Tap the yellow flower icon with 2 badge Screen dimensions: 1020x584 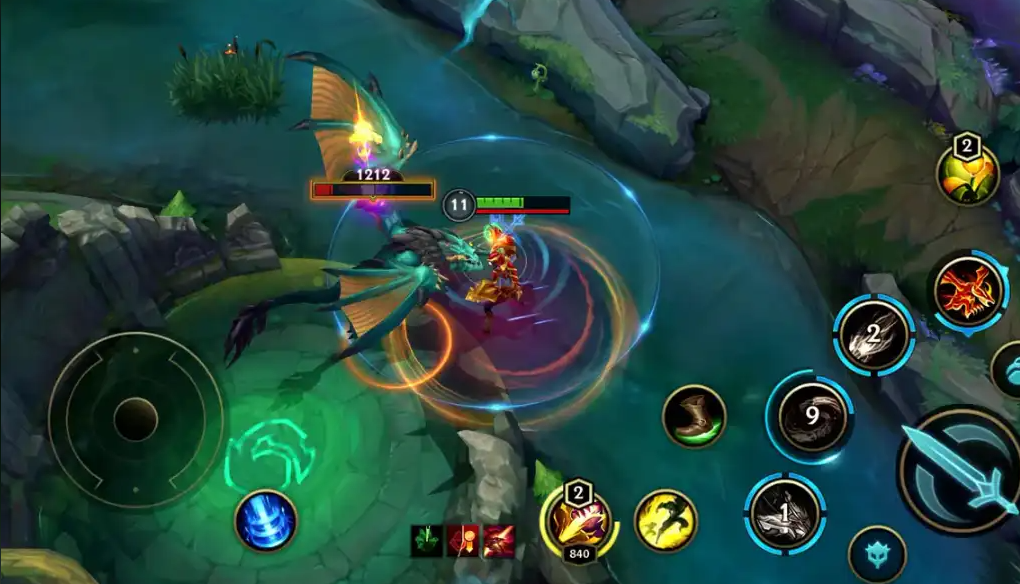[967, 175]
